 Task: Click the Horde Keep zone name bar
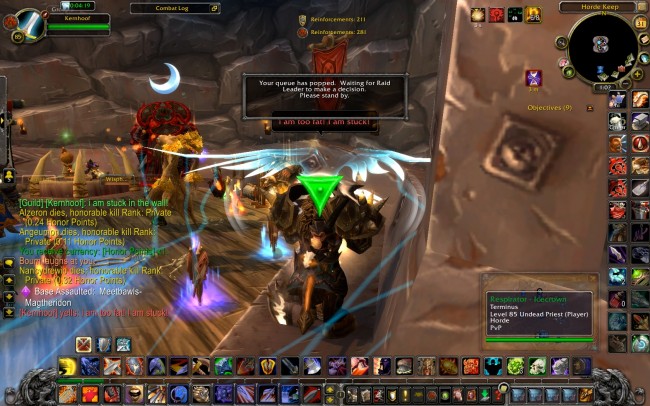tap(598, 7)
